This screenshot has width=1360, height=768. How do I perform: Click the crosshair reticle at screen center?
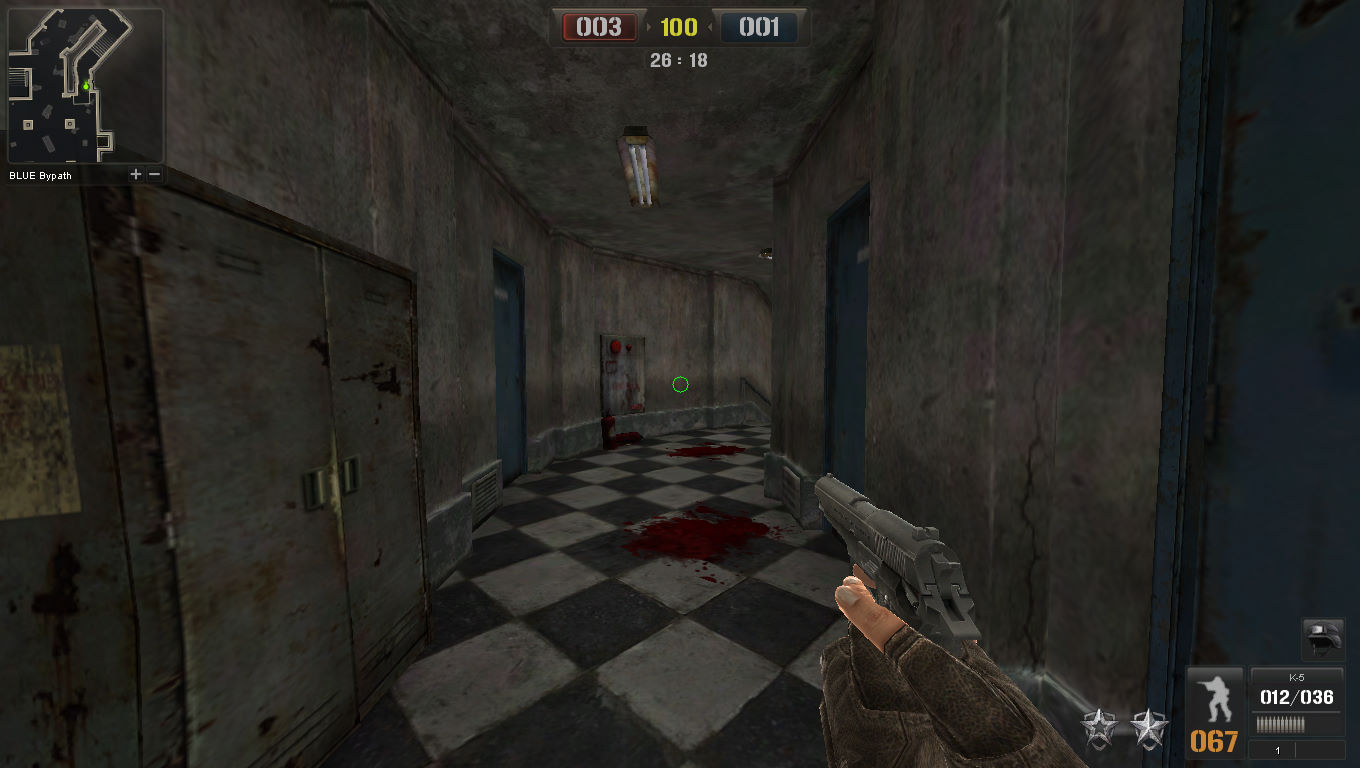pyautogui.click(x=679, y=385)
